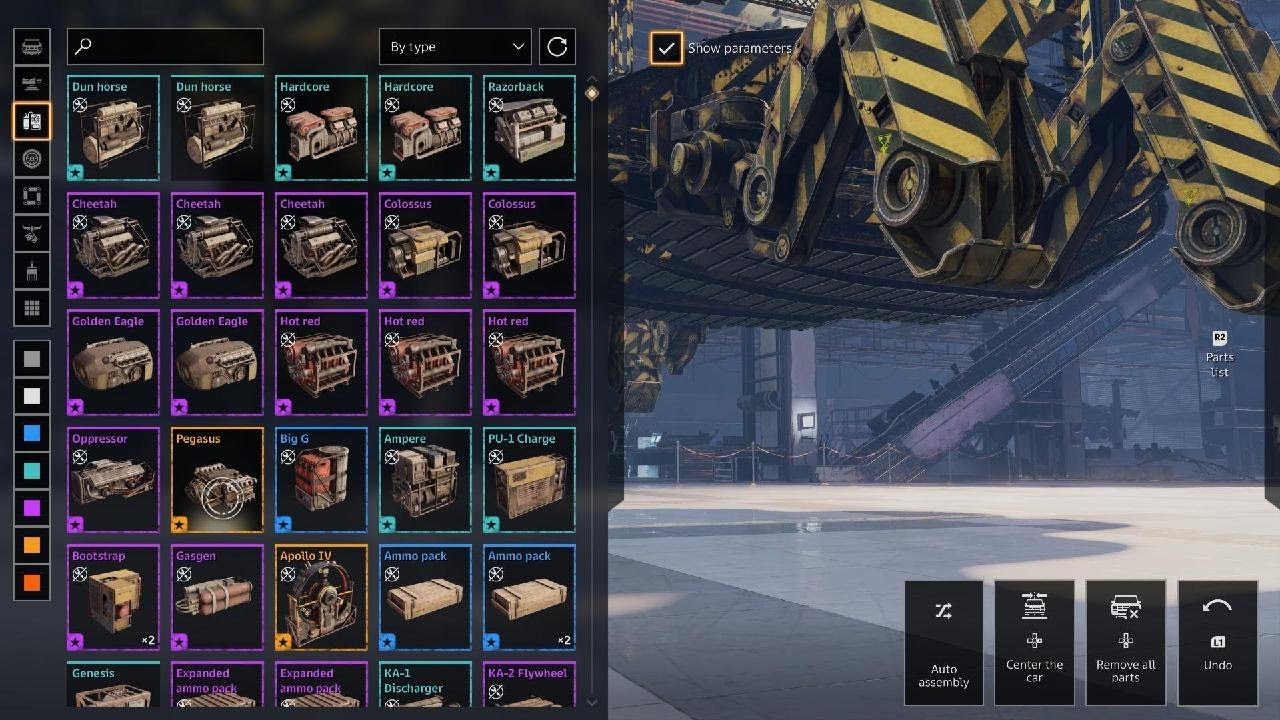Click the Center the car button

click(x=1034, y=642)
